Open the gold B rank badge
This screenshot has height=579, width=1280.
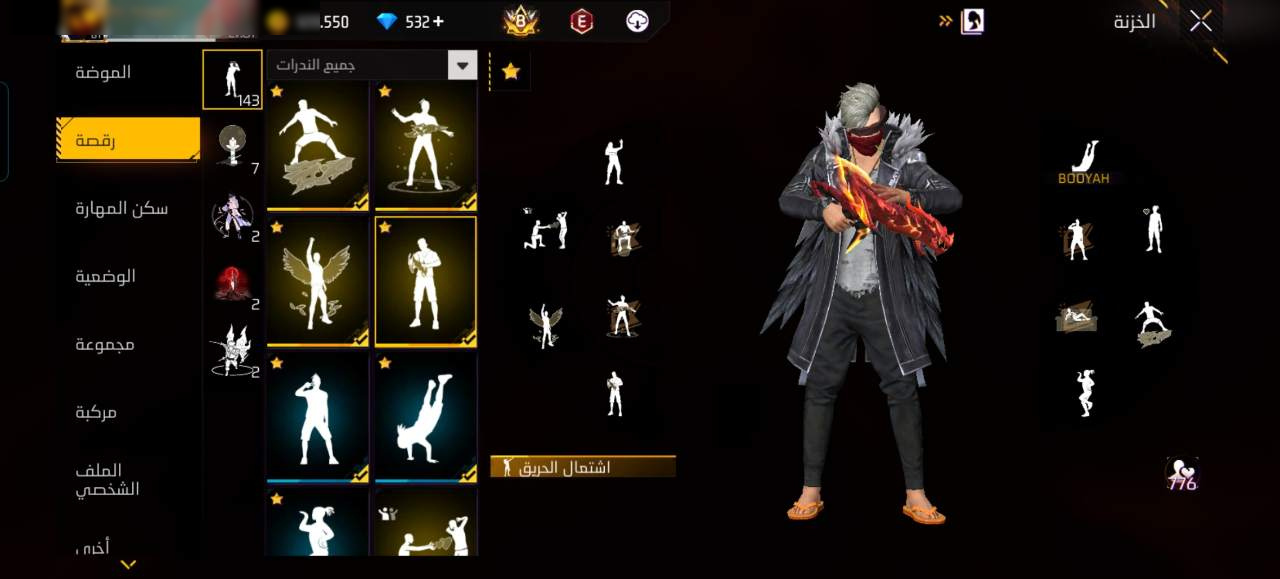[x=521, y=21]
